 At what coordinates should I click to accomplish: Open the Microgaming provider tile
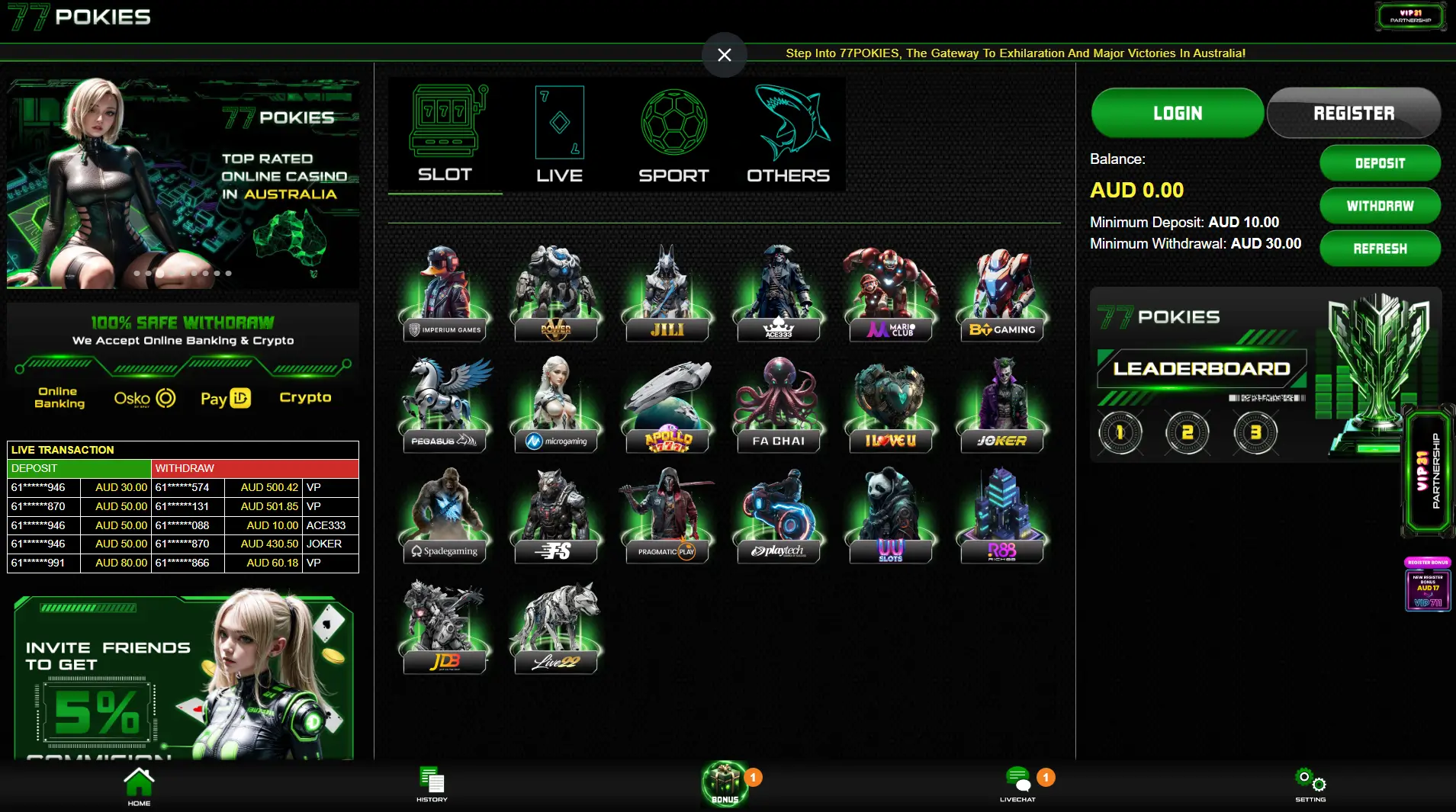(556, 404)
